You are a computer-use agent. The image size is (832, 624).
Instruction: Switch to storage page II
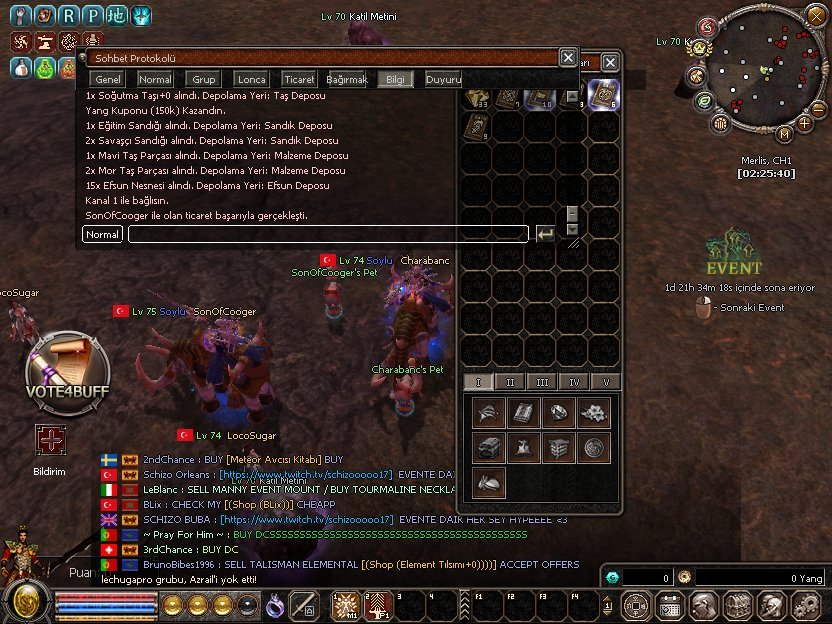(510, 382)
